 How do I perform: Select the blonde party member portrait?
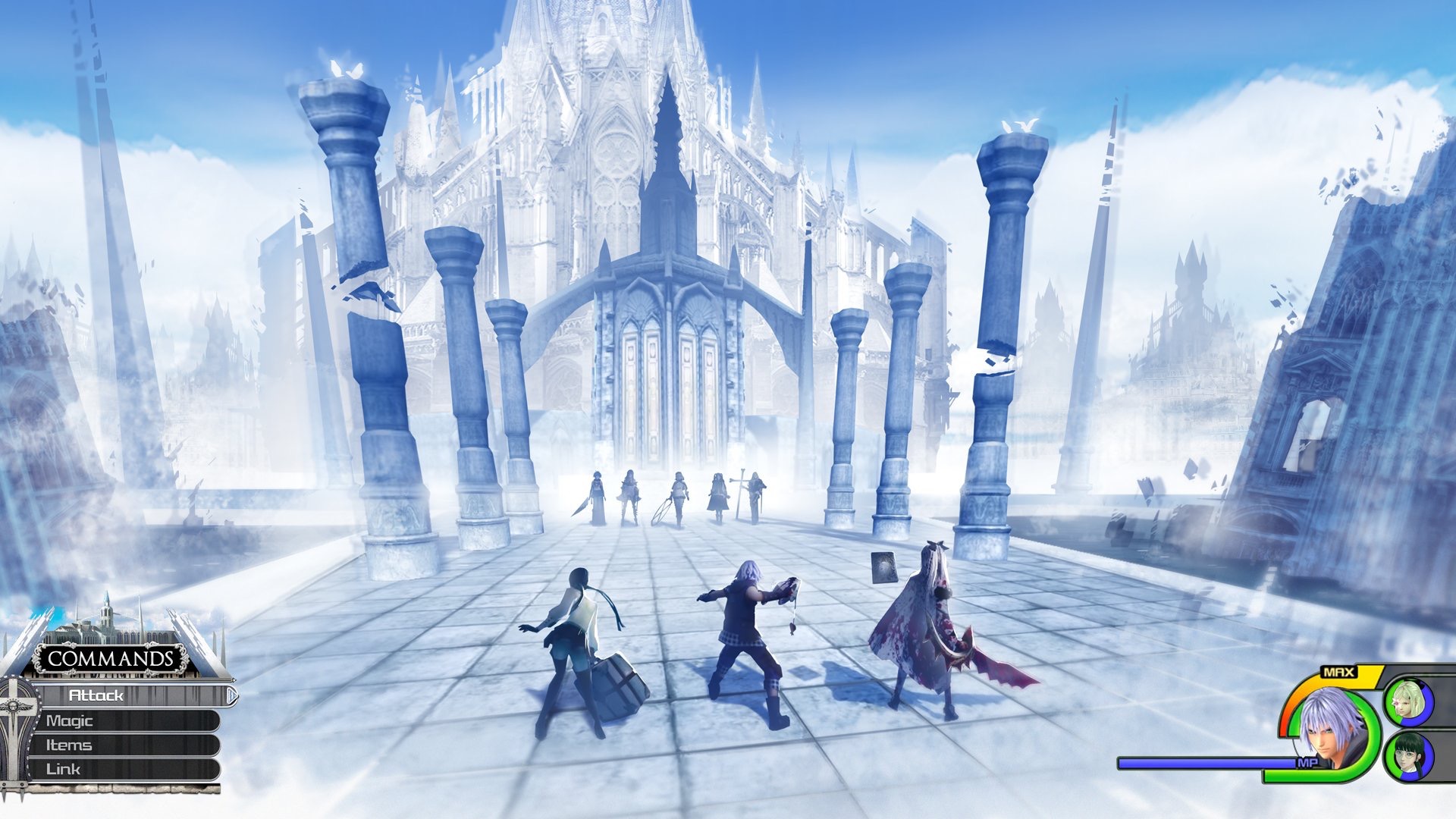1409,701
